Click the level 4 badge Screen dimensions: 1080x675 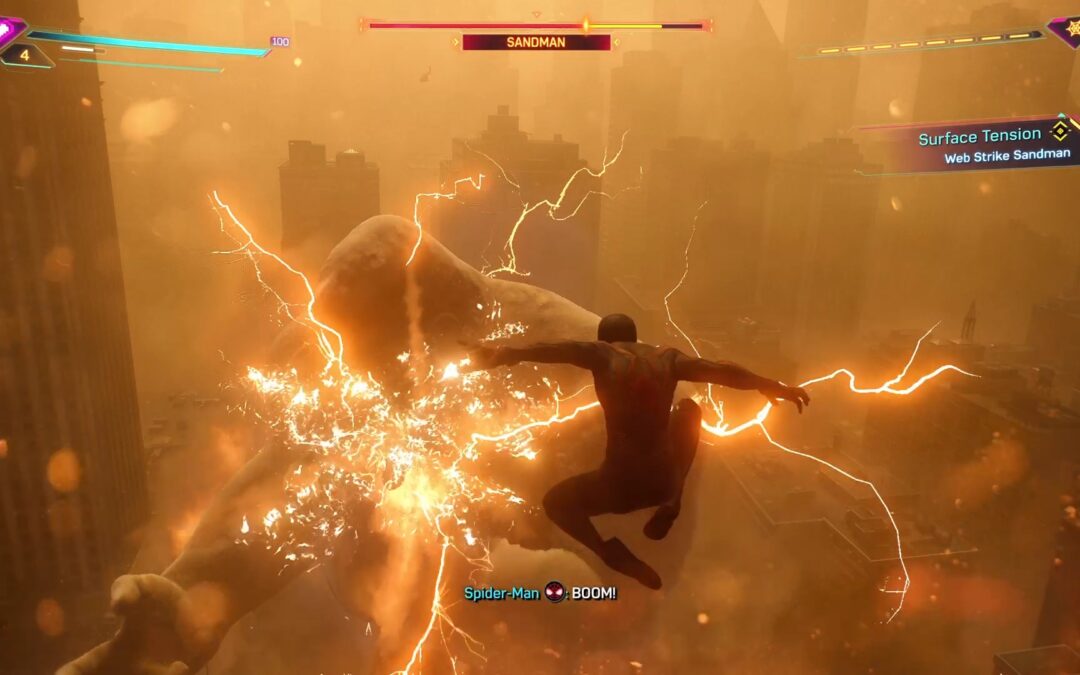(24, 55)
